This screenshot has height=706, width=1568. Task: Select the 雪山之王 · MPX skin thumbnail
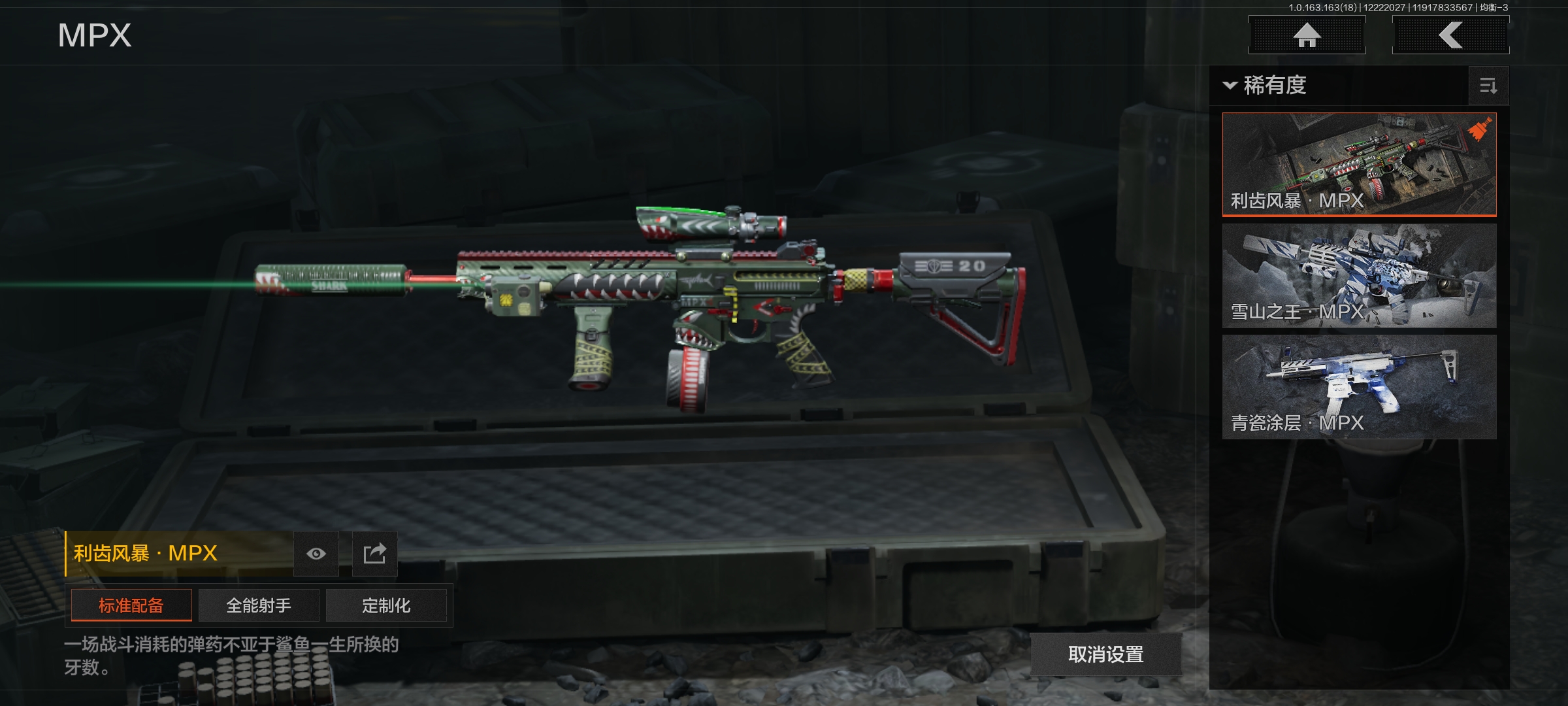[1359, 275]
